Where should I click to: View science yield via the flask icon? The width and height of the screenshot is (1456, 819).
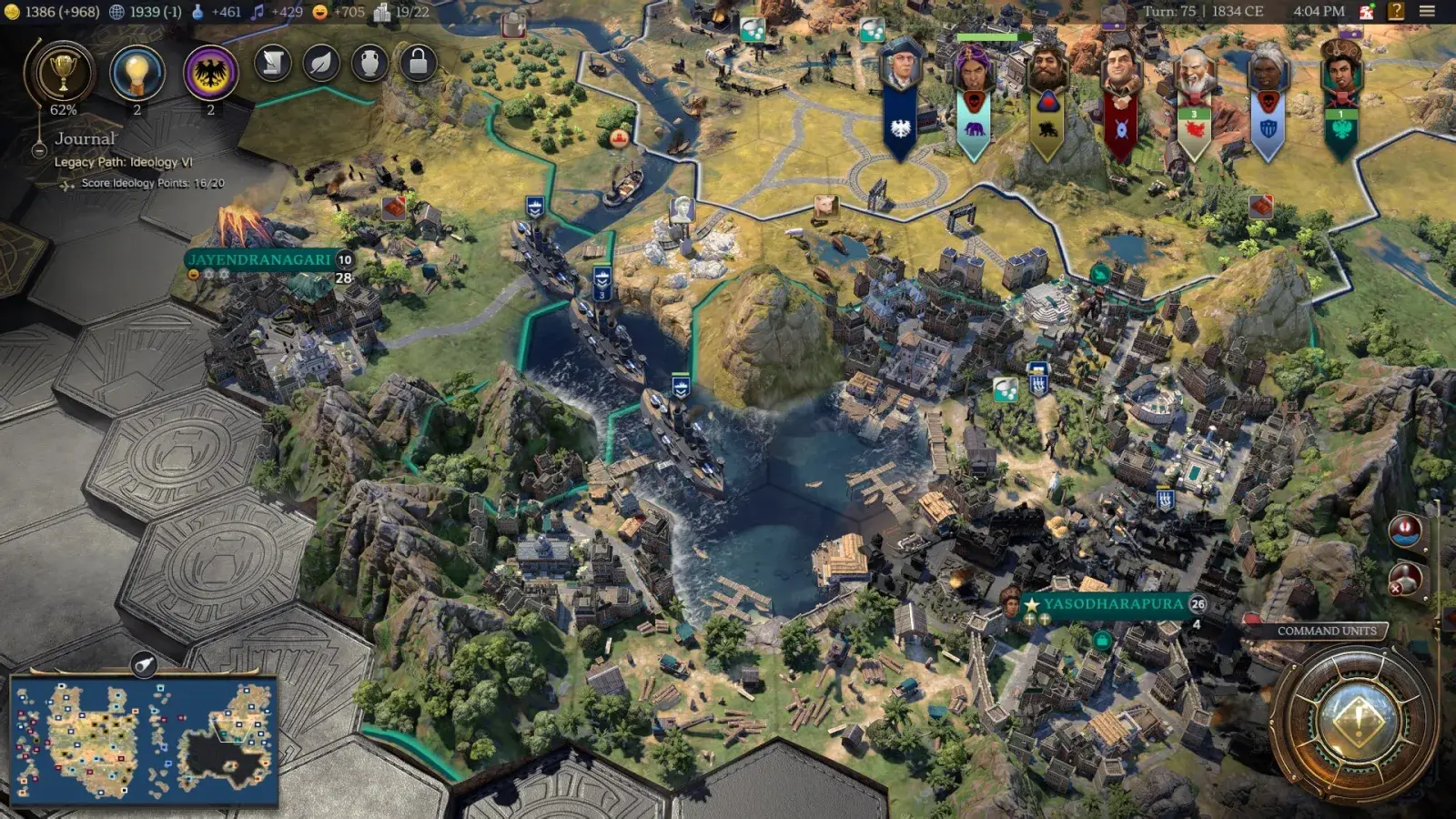pyautogui.click(x=198, y=13)
